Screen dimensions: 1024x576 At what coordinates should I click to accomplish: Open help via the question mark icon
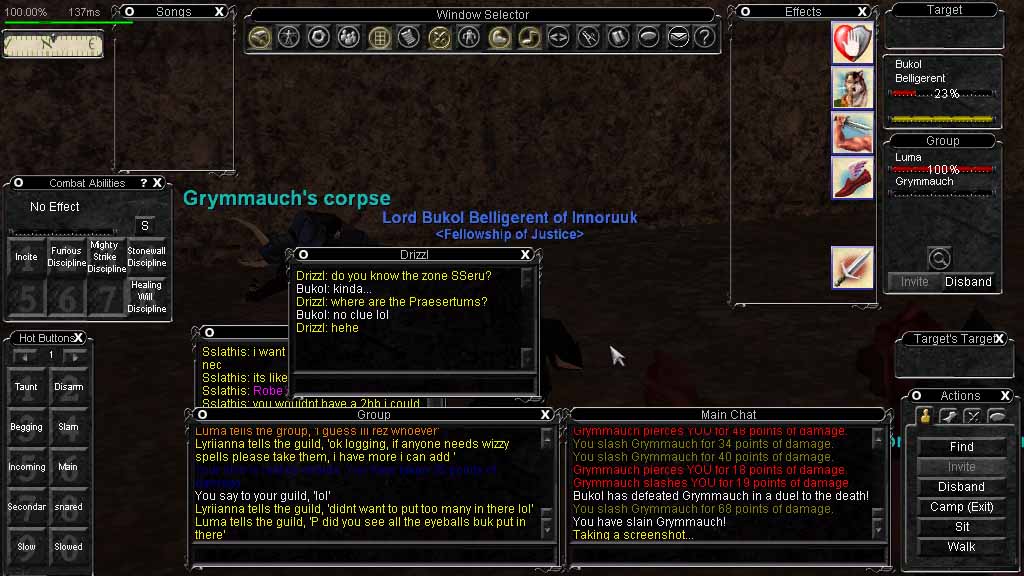point(705,38)
